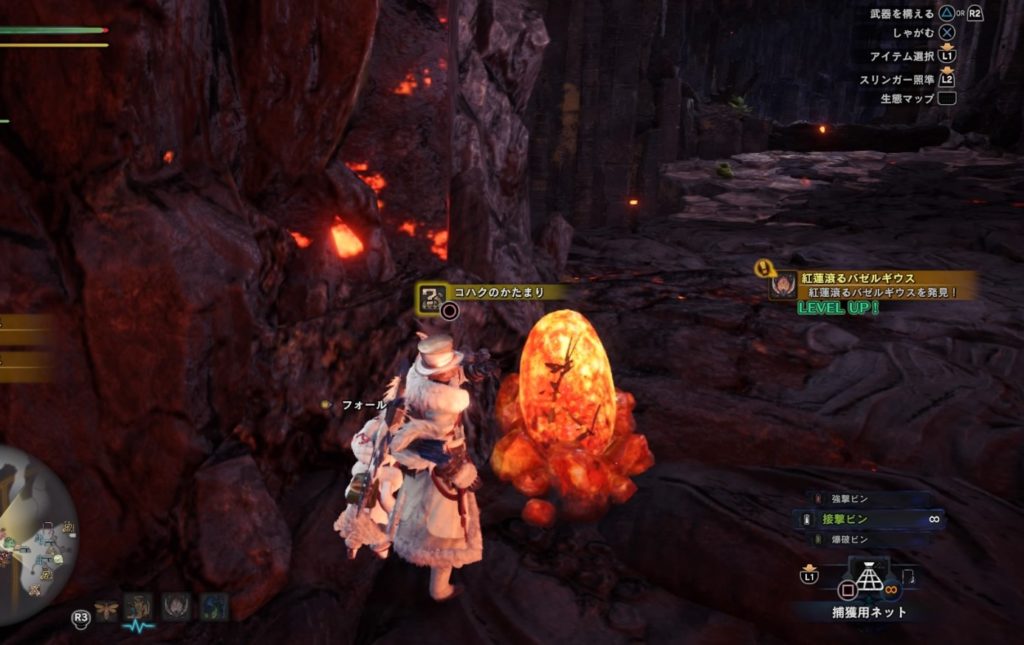Click the music note item beside the net
This screenshot has height=645, width=1024.
coord(908,577)
